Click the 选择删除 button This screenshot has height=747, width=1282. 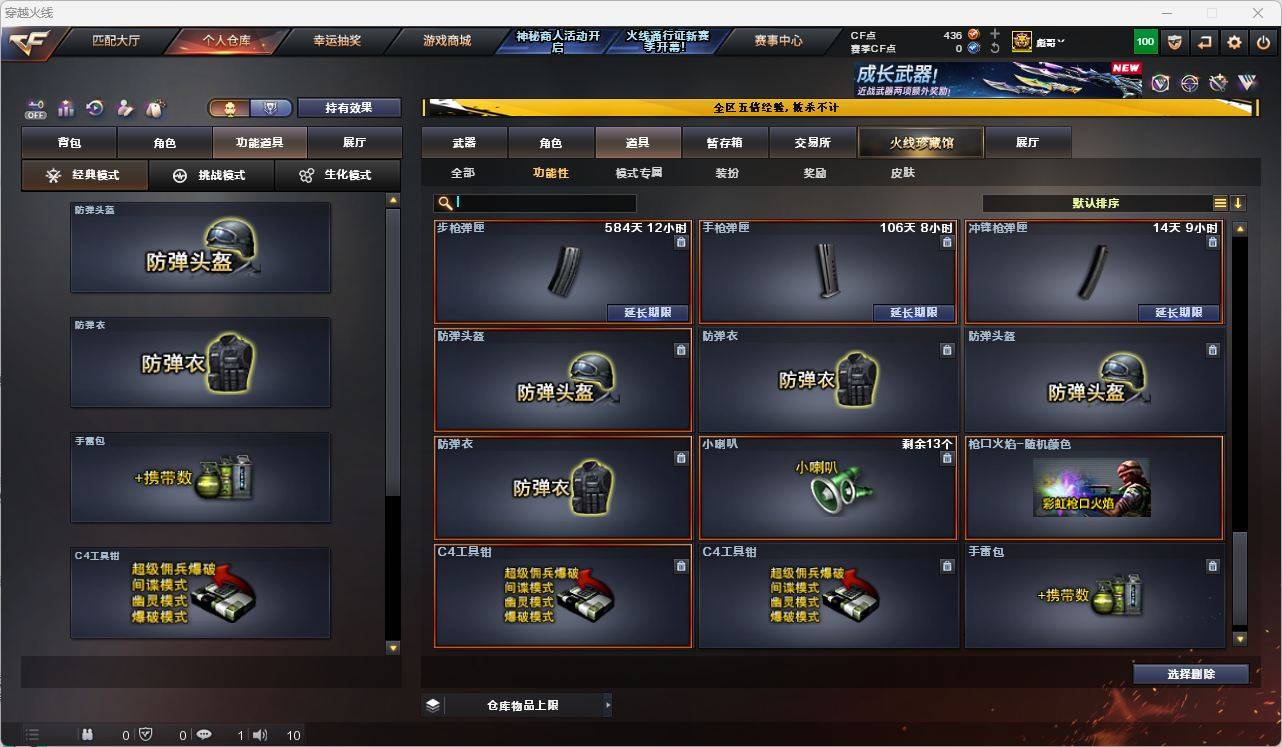(x=1190, y=674)
